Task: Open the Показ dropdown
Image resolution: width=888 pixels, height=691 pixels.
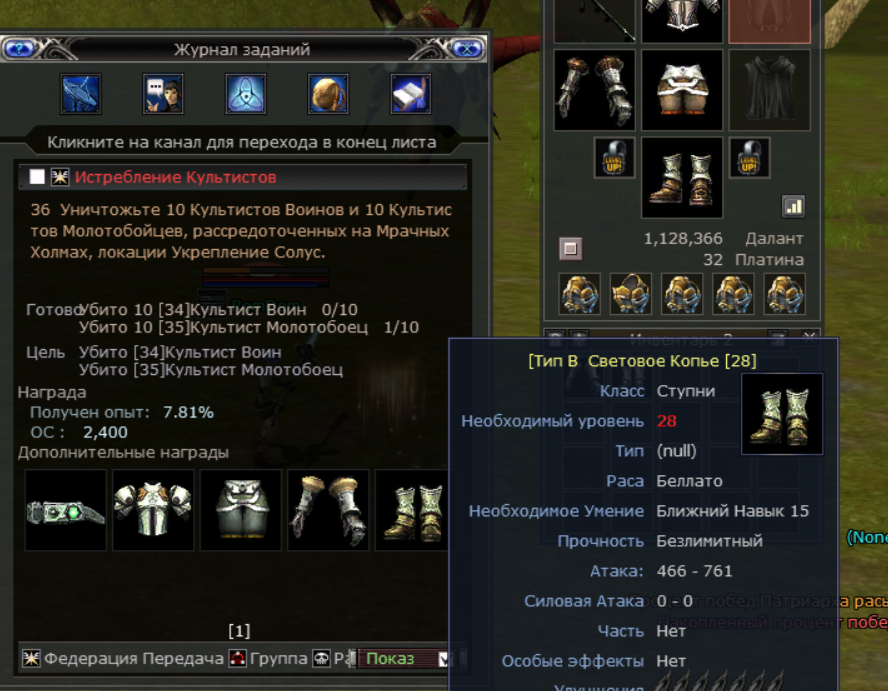Action: pyautogui.click(x=444, y=659)
